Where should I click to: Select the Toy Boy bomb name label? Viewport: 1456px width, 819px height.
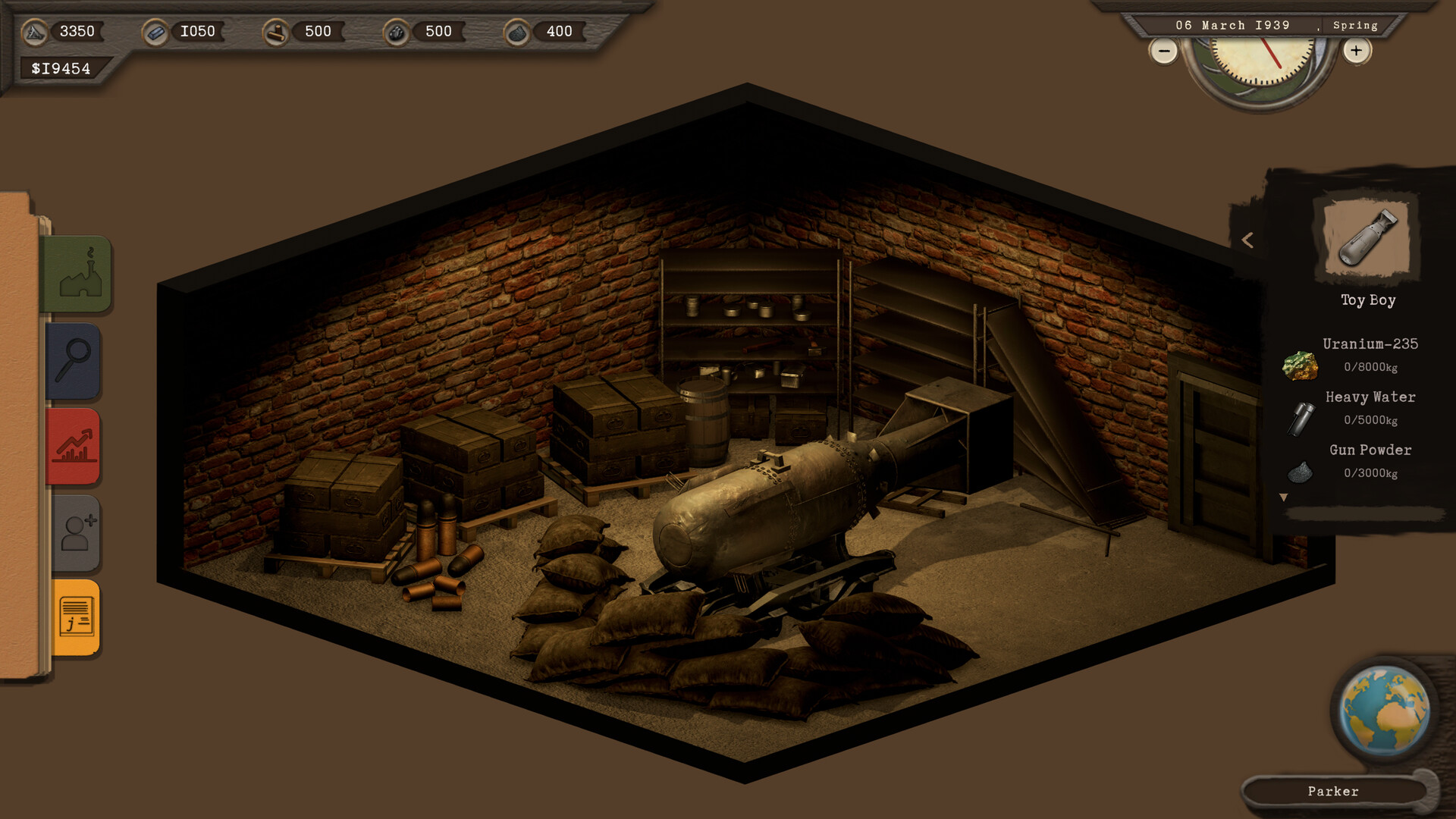[x=1367, y=300]
